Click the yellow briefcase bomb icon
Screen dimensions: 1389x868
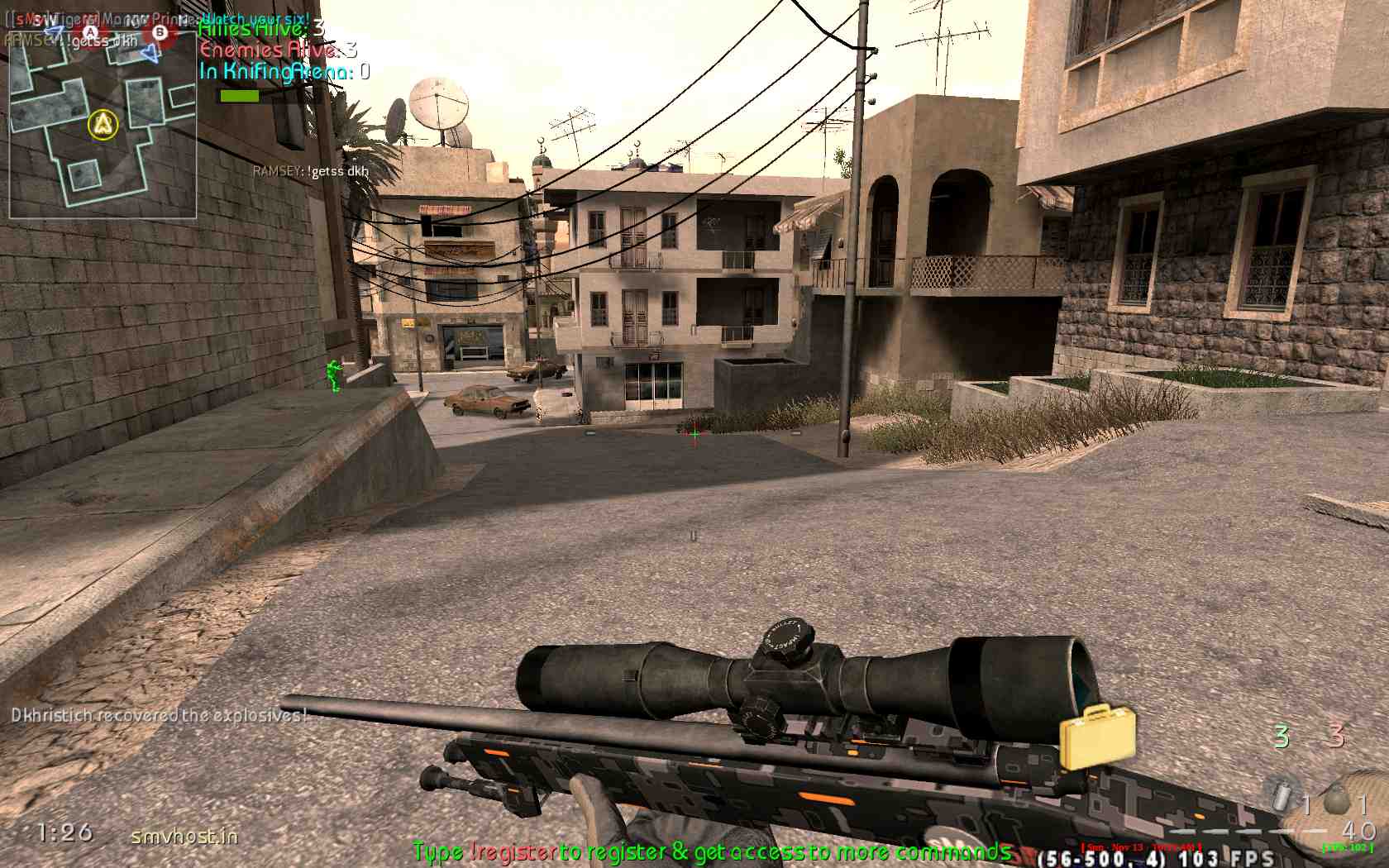(1098, 735)
